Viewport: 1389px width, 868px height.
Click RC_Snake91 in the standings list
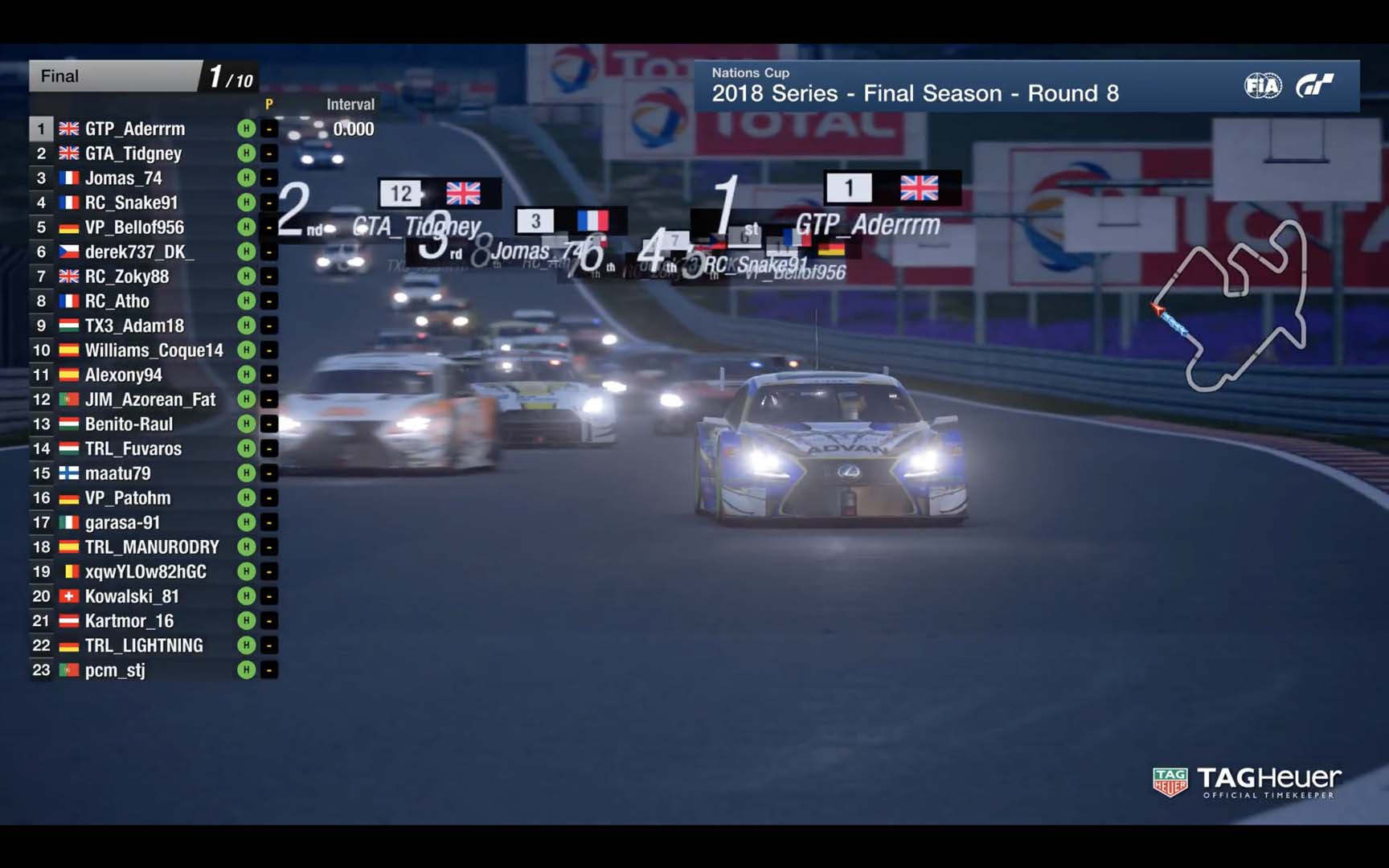(x=131, y=203)
